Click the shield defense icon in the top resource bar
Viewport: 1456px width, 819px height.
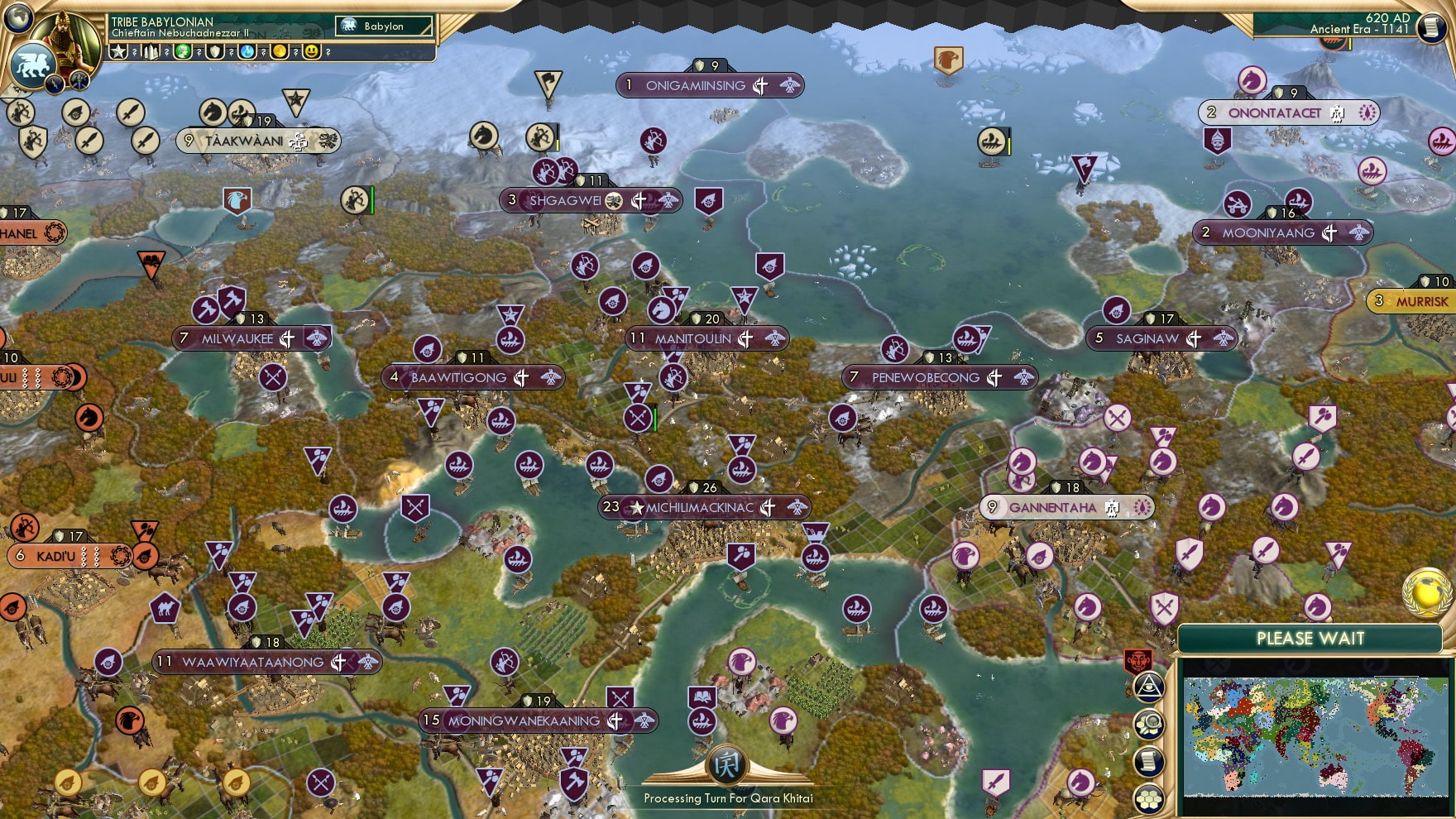coord(214,52)
